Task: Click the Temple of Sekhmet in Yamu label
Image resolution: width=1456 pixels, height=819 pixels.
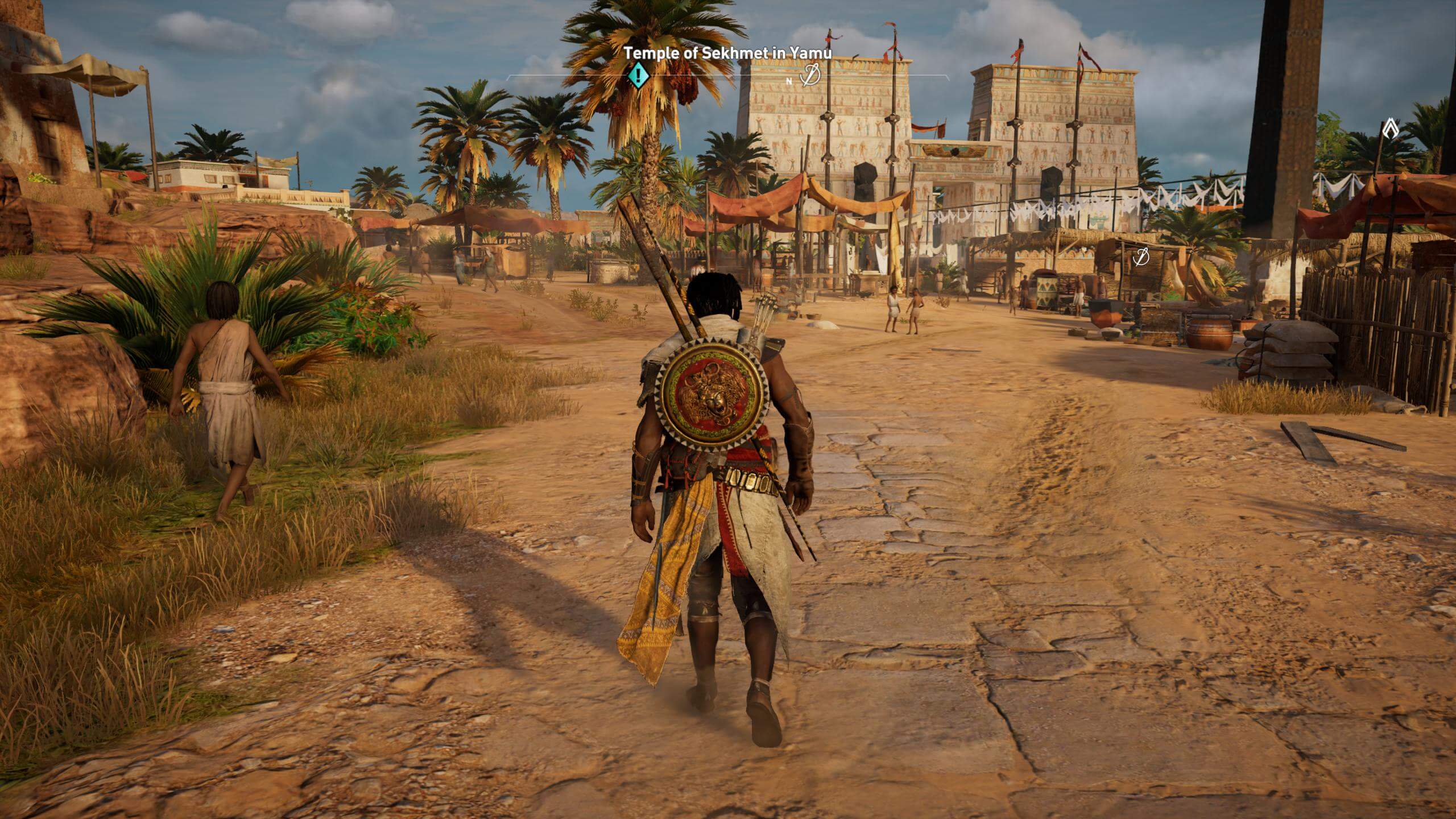Action: [x=728, y=53]
